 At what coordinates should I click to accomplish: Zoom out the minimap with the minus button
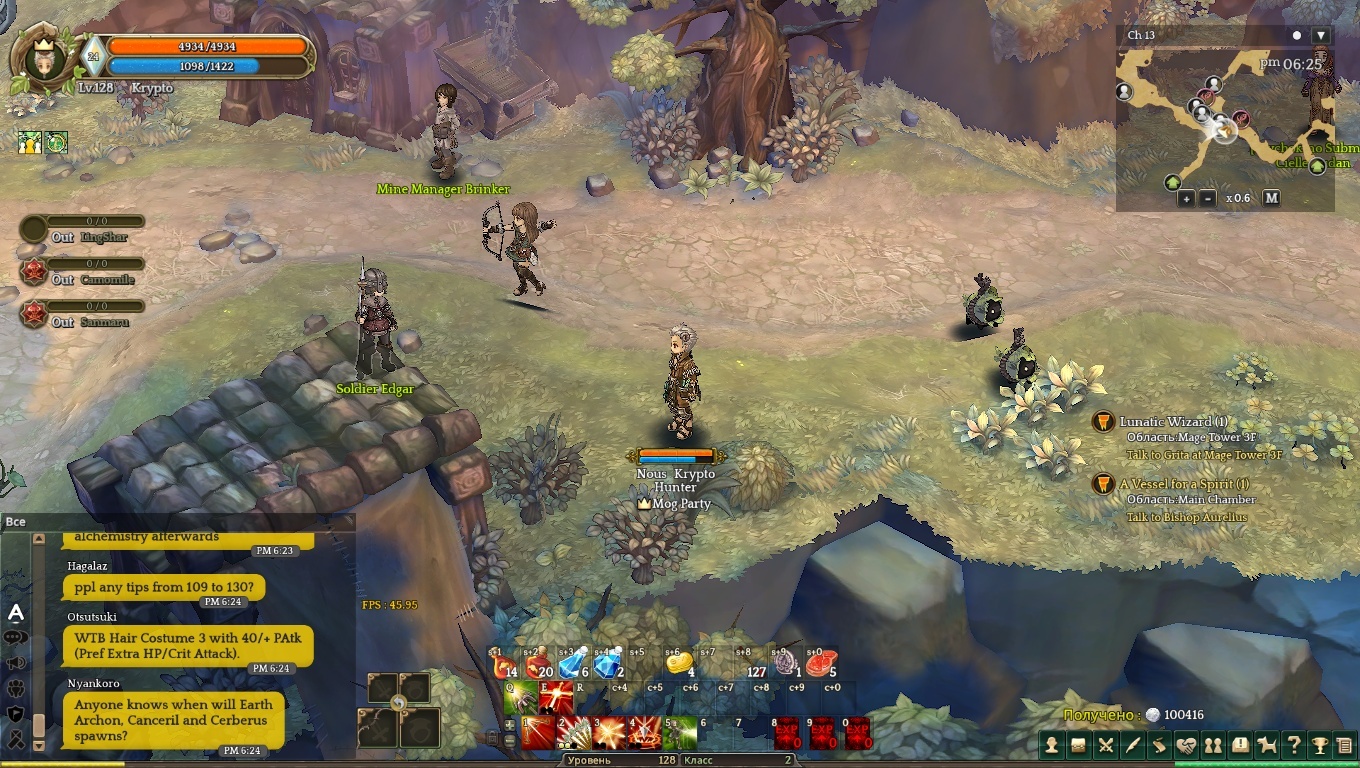(x=1208, y=198)
